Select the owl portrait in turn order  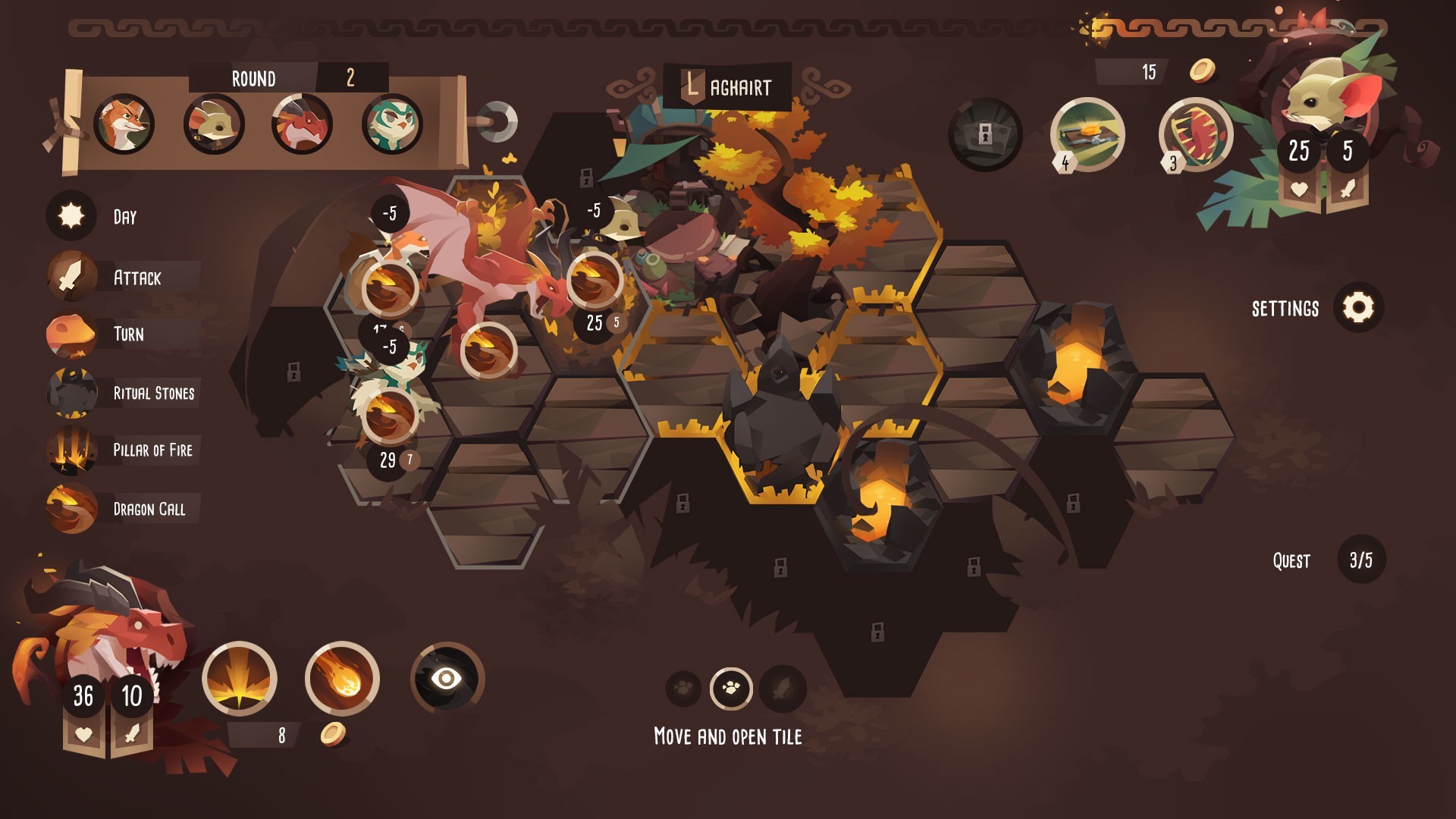click(391, 124)
